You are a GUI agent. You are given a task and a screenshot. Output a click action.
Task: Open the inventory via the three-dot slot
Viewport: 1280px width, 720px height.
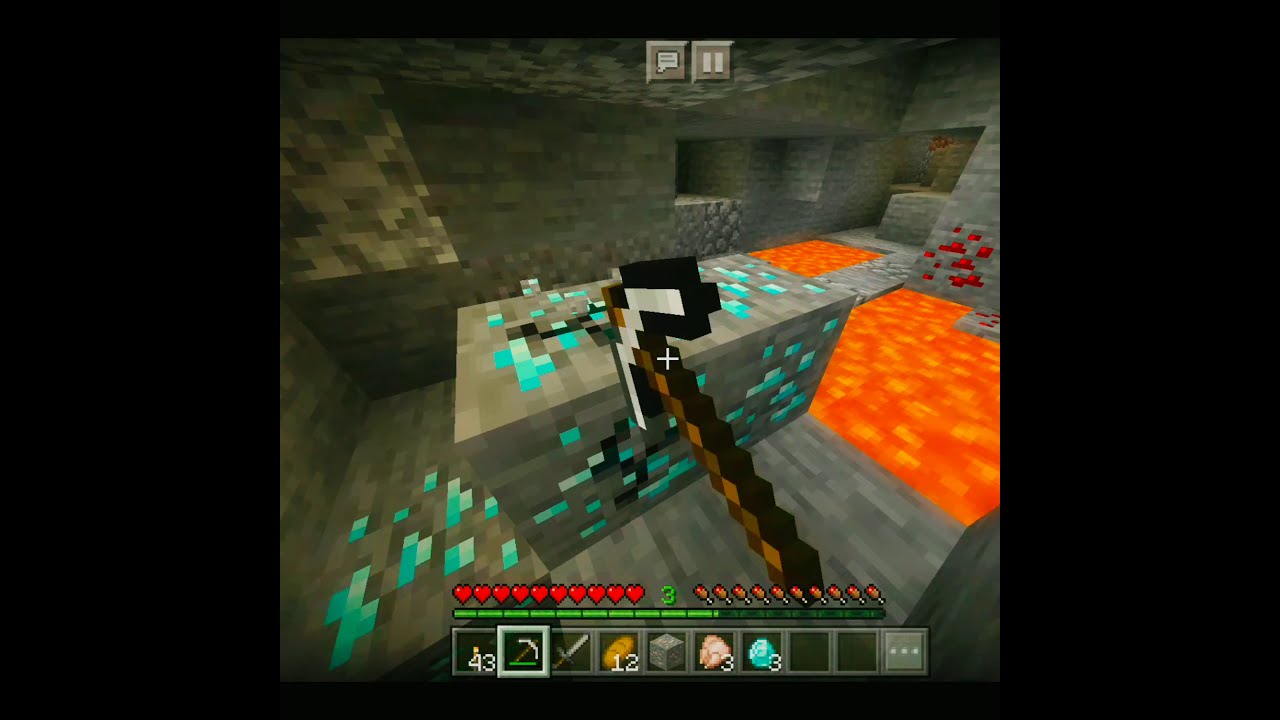[903, 650]
